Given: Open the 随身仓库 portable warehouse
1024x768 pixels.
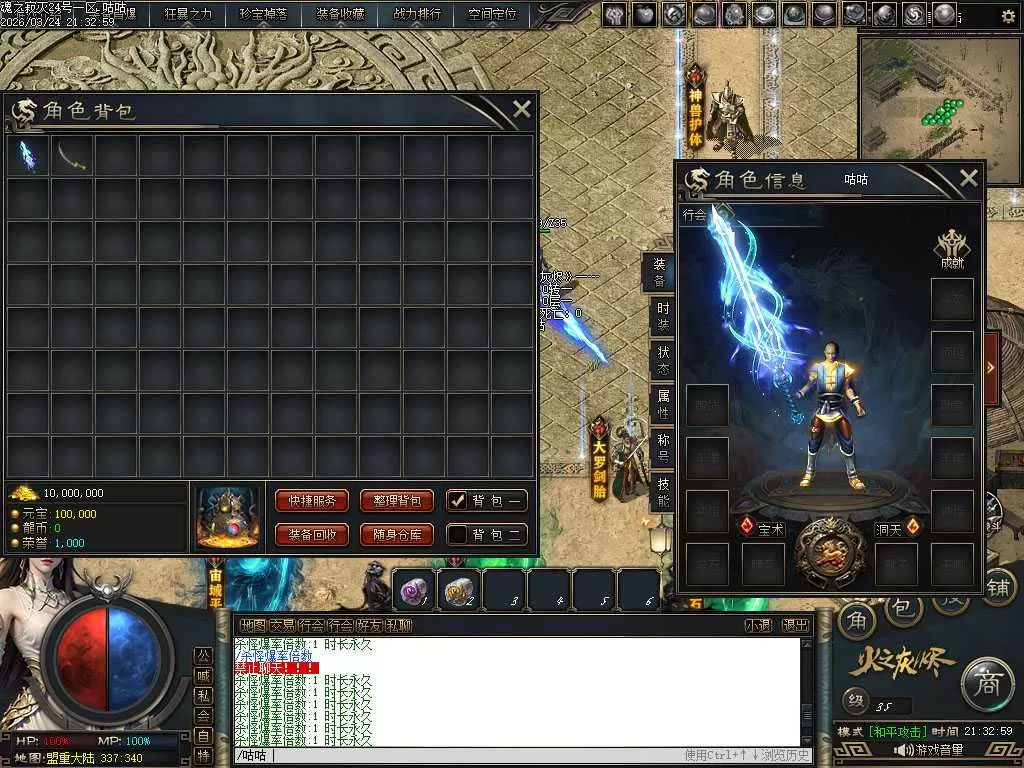Looking at the screenshot, I should [396, 535].
